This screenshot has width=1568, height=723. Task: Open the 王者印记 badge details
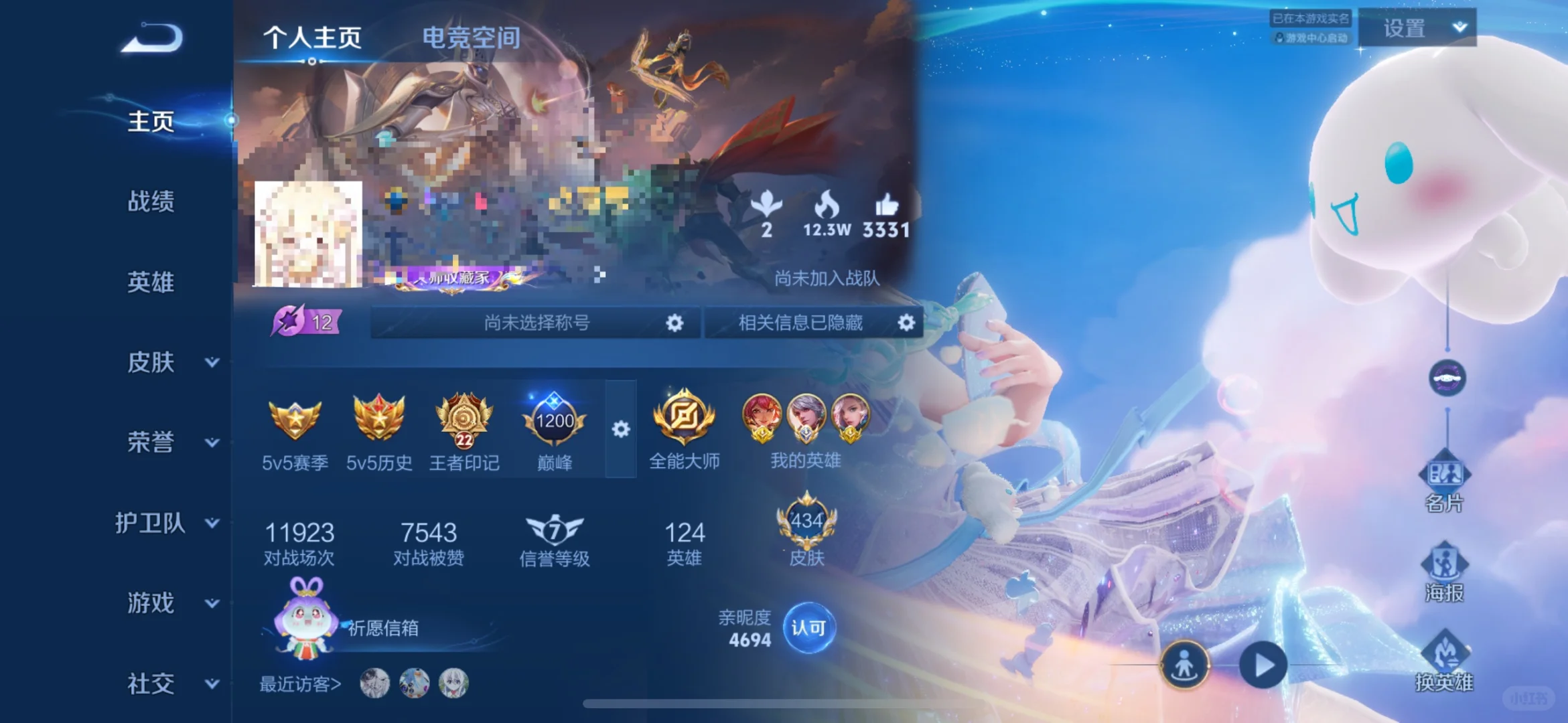[x=464, y=422]
